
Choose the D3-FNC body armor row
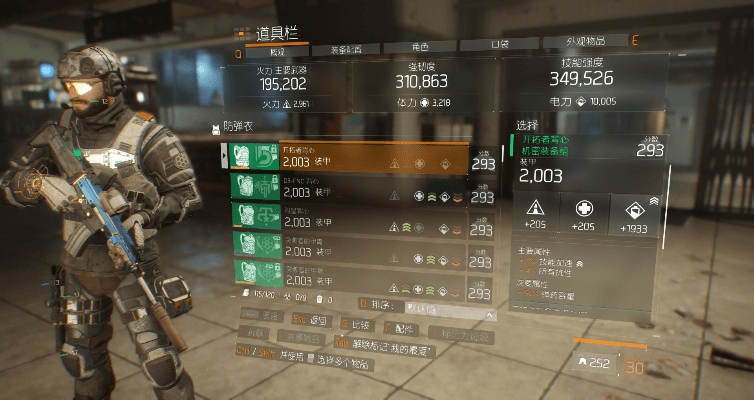point(345,187)
